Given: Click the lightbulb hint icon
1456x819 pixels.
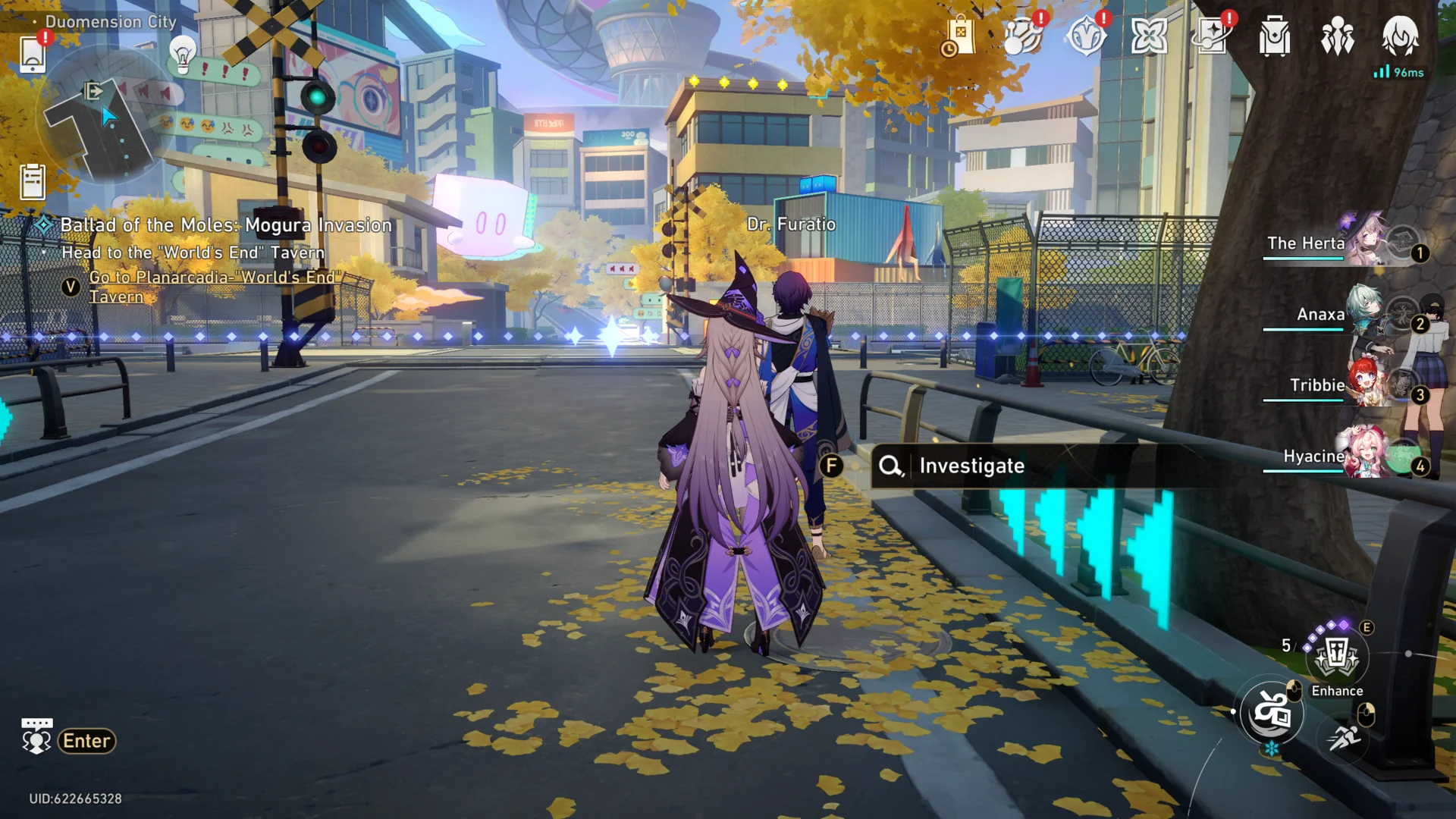Looking at the screenshot, I should [182, 55].
